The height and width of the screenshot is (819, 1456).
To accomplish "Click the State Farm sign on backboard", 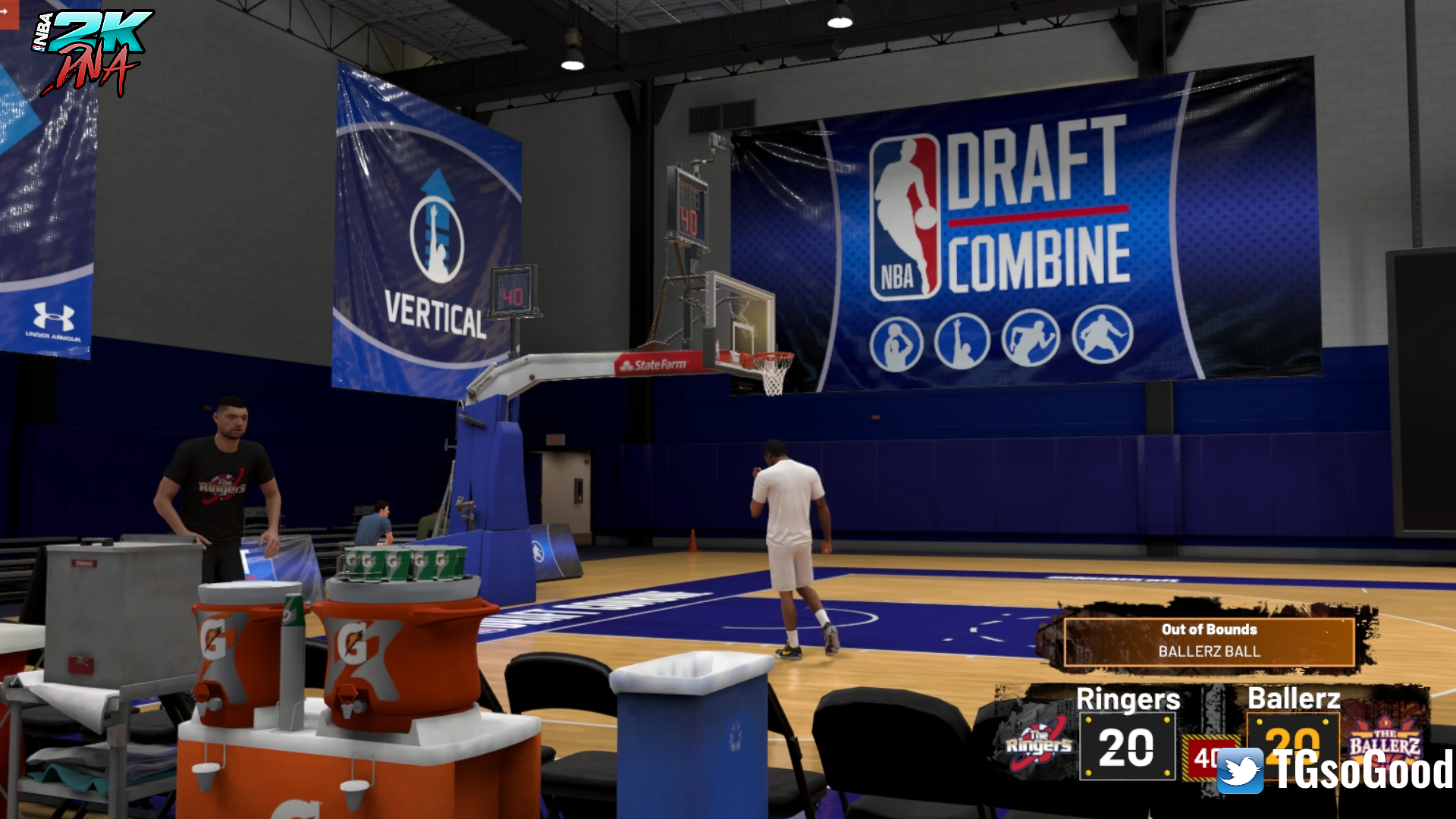I will 657,363.
